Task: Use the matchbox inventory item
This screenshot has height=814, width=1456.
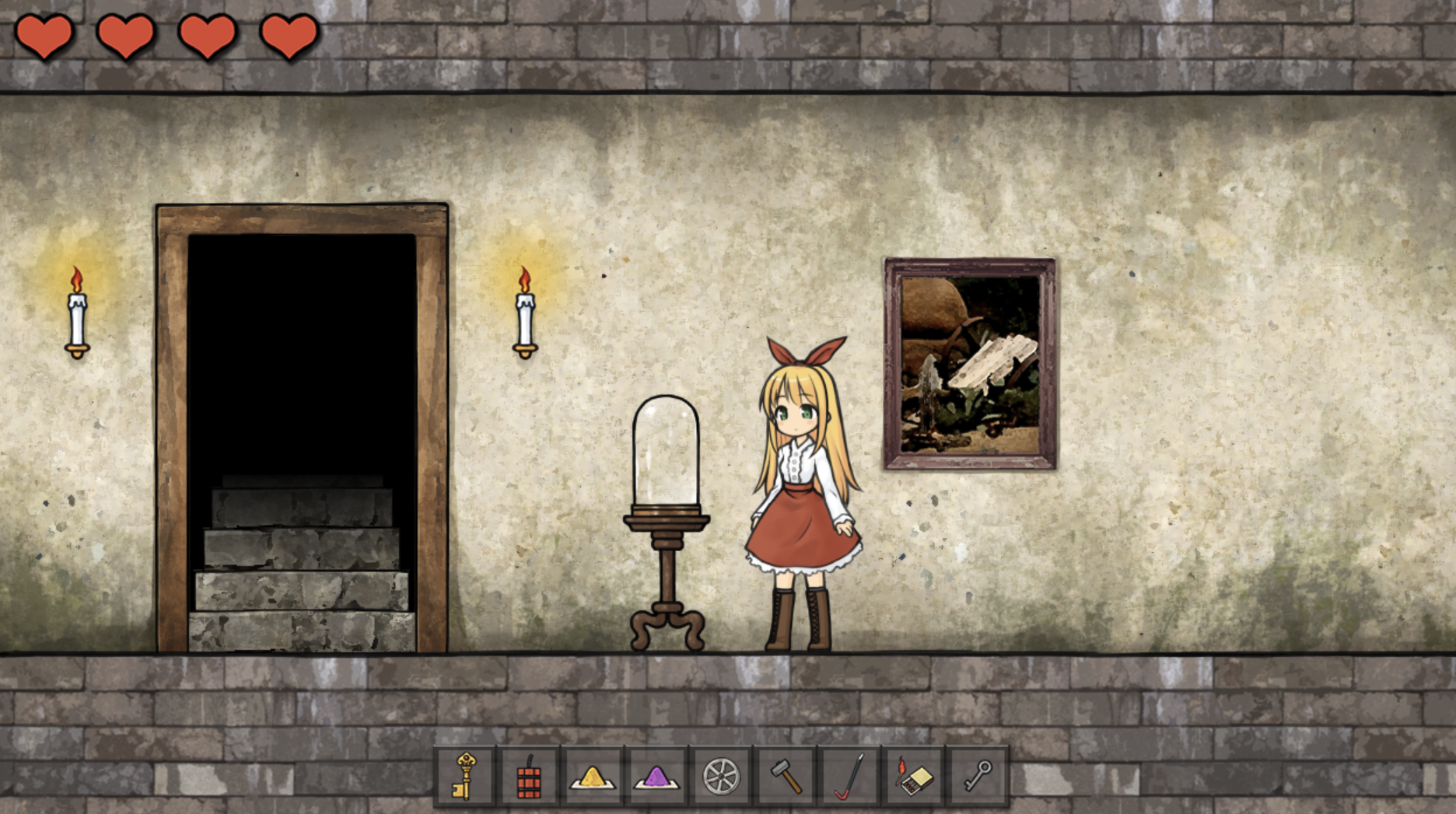Action: tap(914, 776)
